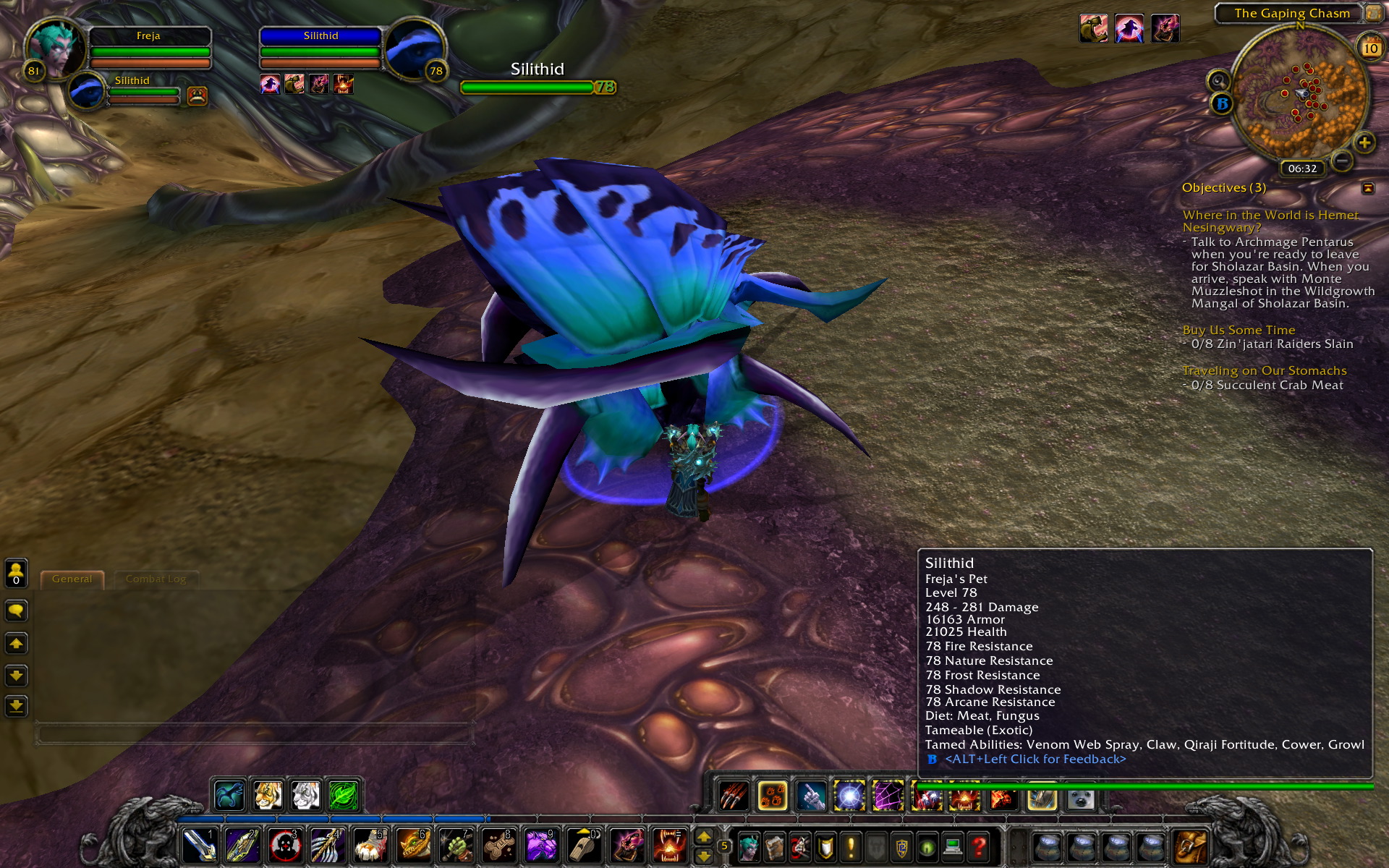Click Freja's player portrait
Viewport: 1389px width, 868px height.
point(55,47)
